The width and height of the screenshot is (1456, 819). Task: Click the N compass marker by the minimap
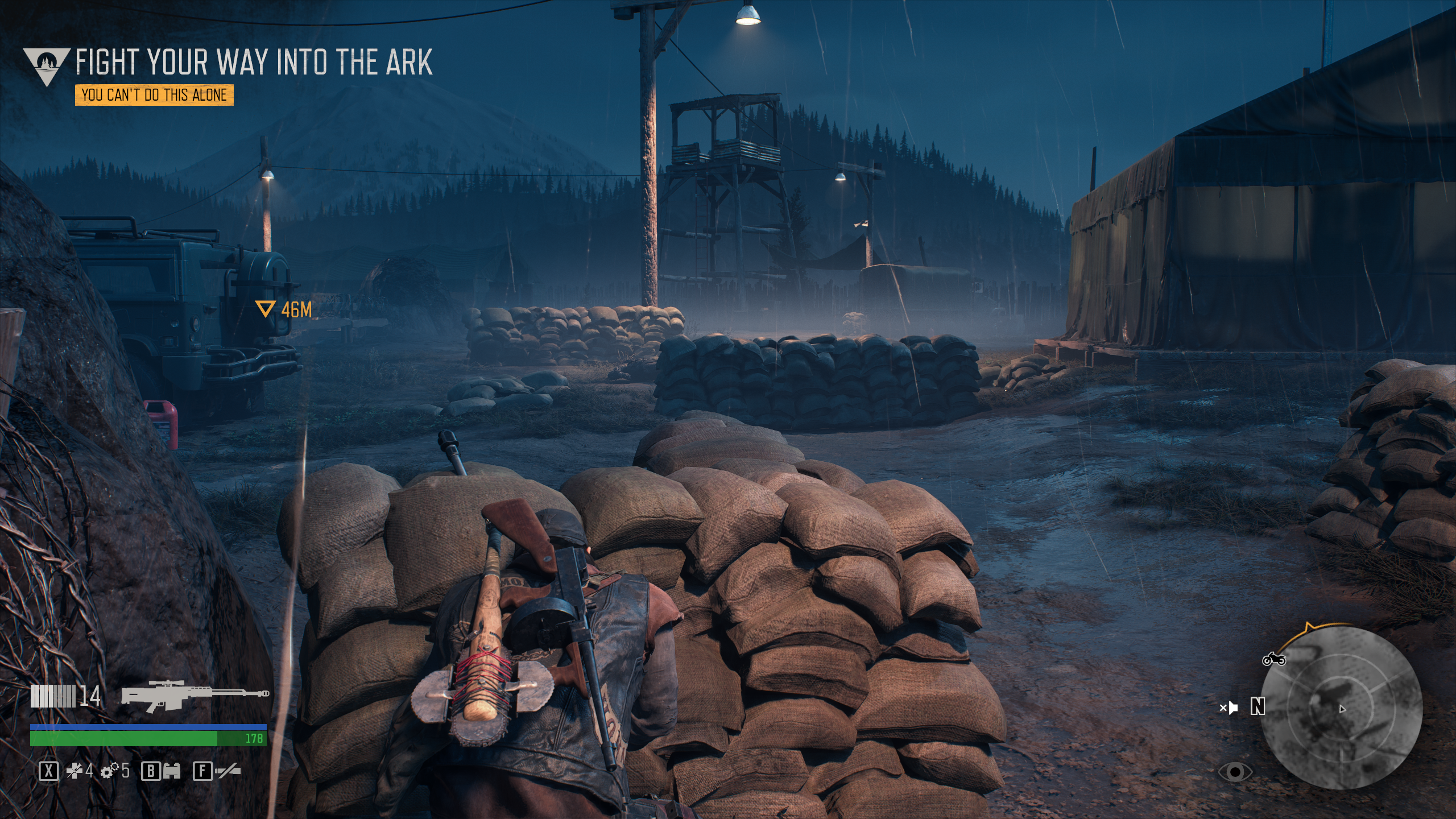pyautogui.click(x=1258, y=707)
